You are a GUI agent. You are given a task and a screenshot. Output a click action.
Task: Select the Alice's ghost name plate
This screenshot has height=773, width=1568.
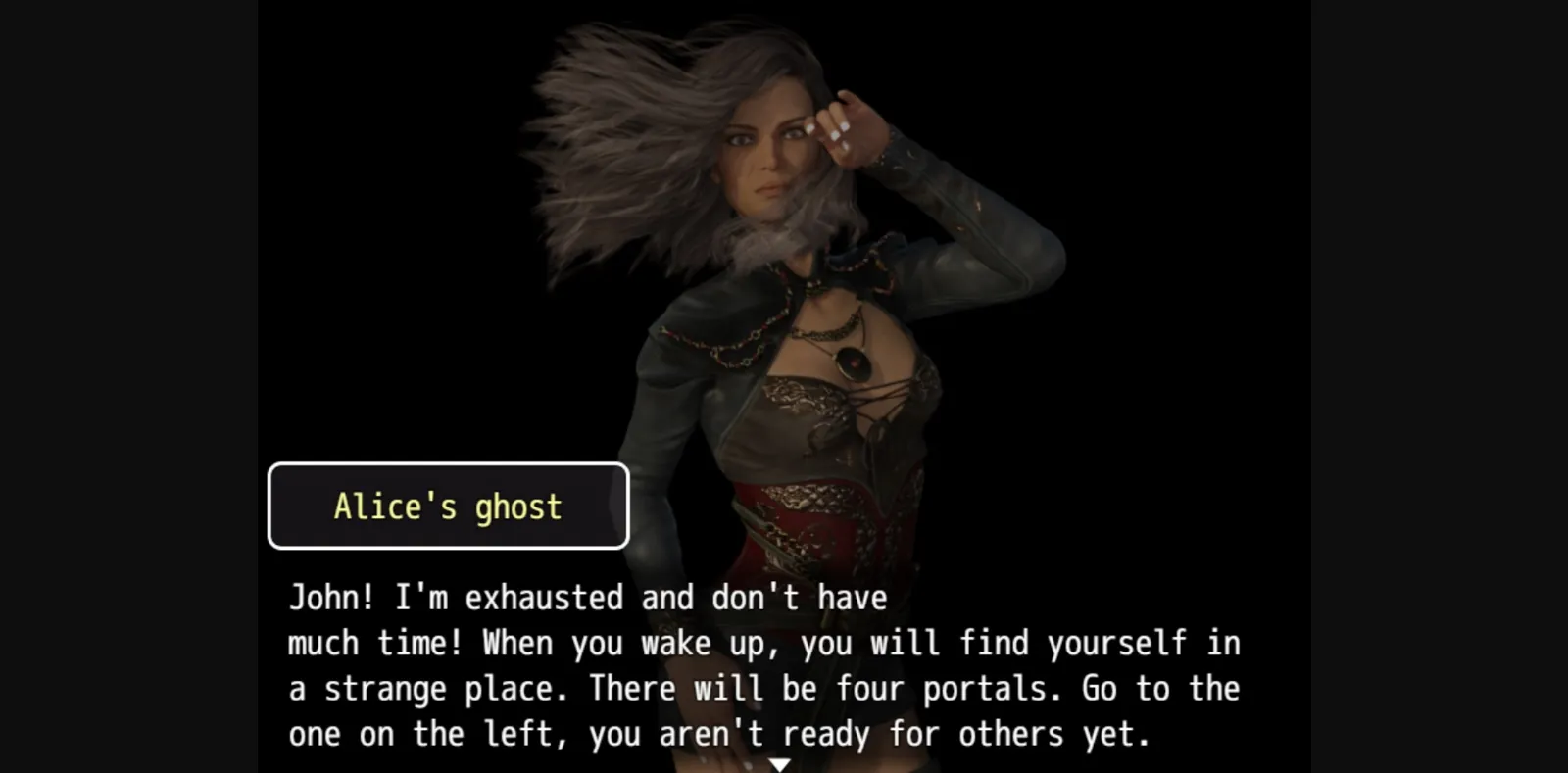[x=447, y=505]
